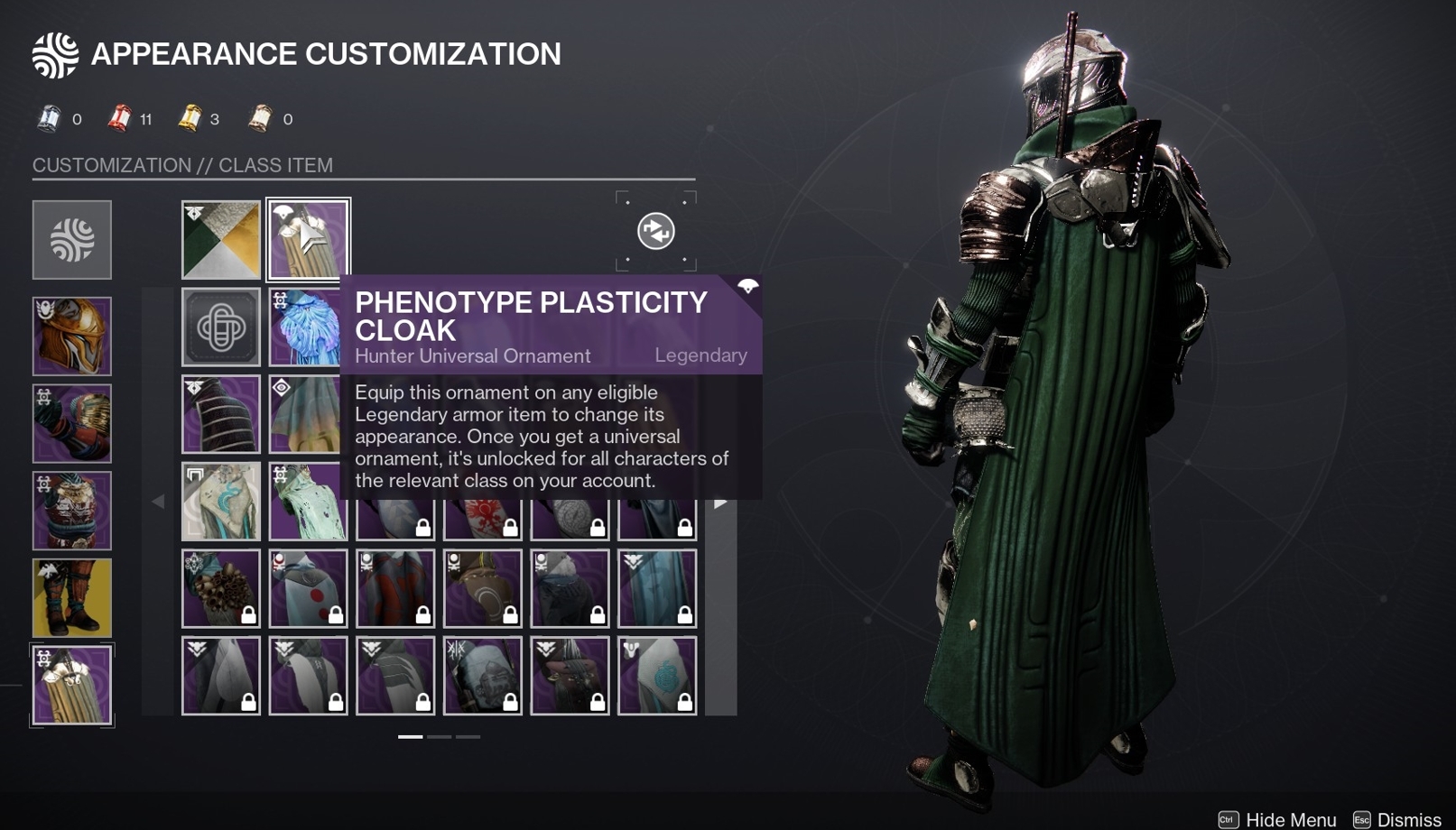The width and height of the screenshot is (1456, 830).
Task: Click the left arrow to browse previous ornaments
Action: pyautogui.click(x=159, y=501)
